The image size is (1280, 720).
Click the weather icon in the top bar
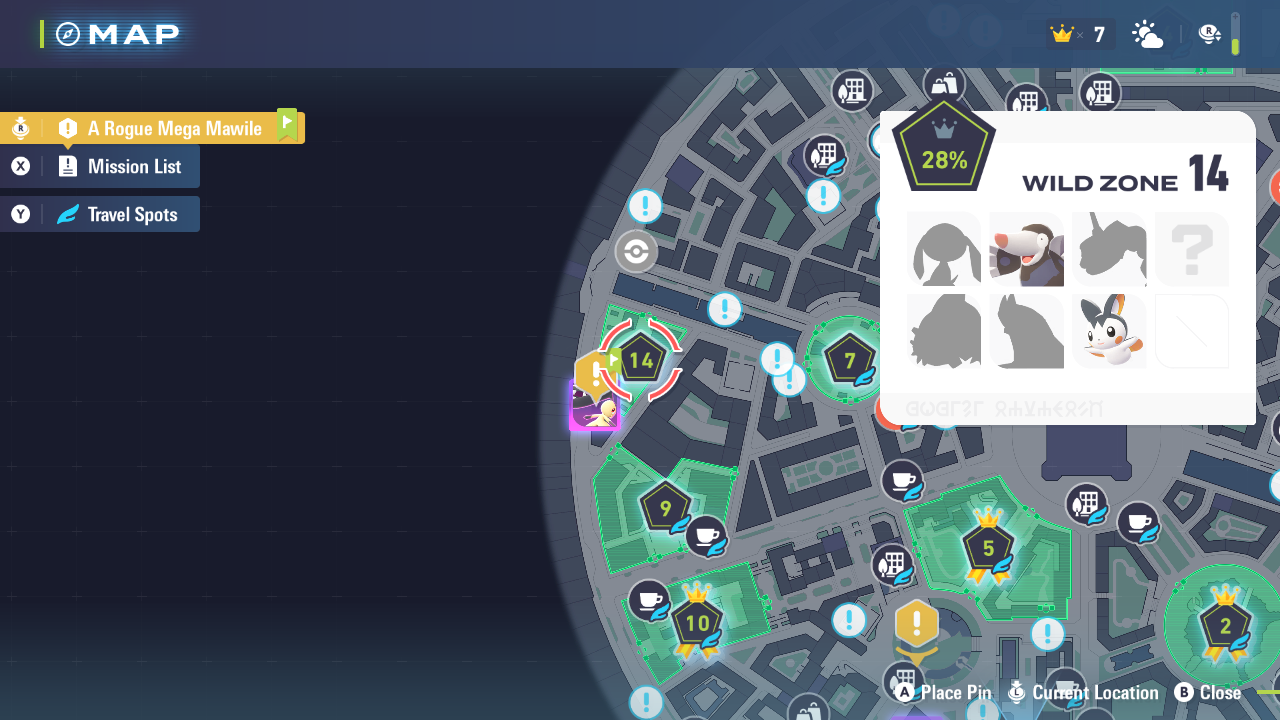pyautogui.click(x=1147, y=35)
